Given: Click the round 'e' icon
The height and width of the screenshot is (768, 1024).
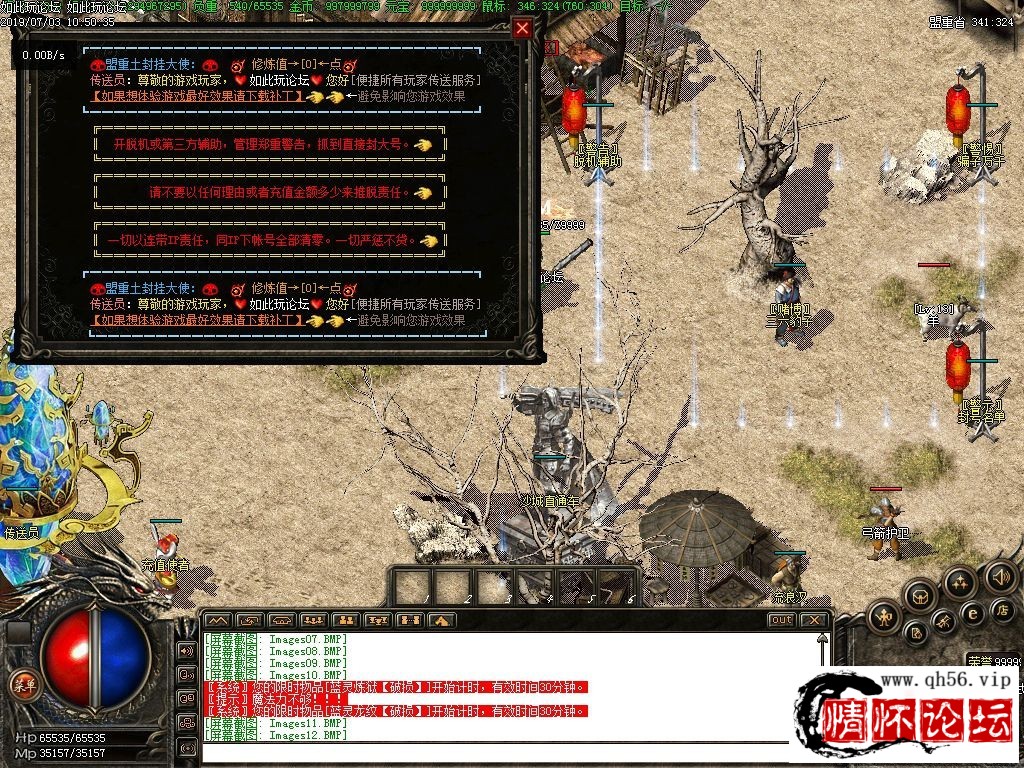Looking at the screenshot, I should coord(972,614).
